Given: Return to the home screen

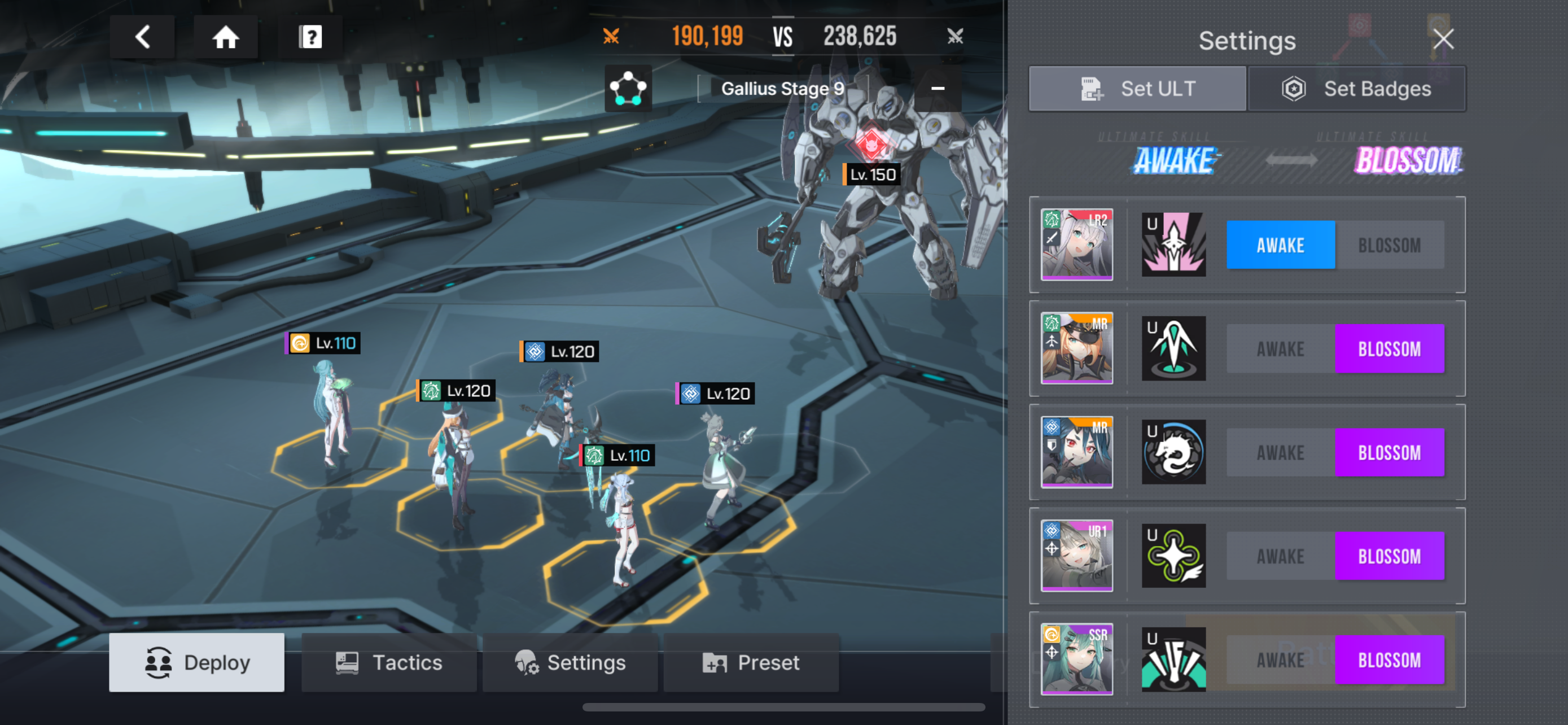Looking at the screenshot, I should point(225,37).
